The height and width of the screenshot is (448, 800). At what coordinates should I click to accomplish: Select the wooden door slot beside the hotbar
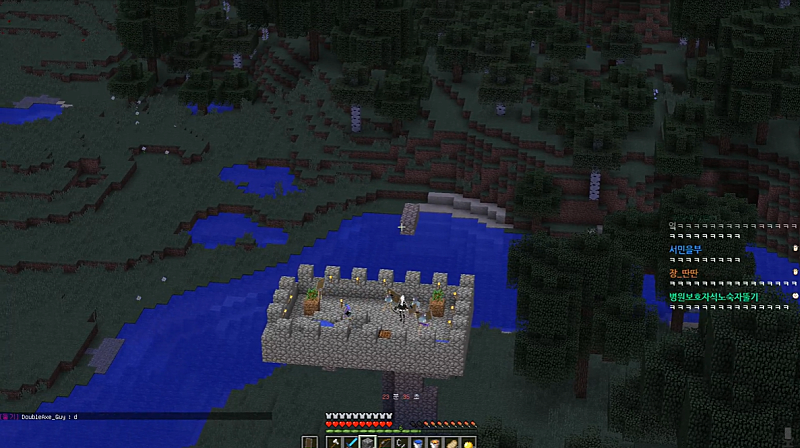click(309, 442)
